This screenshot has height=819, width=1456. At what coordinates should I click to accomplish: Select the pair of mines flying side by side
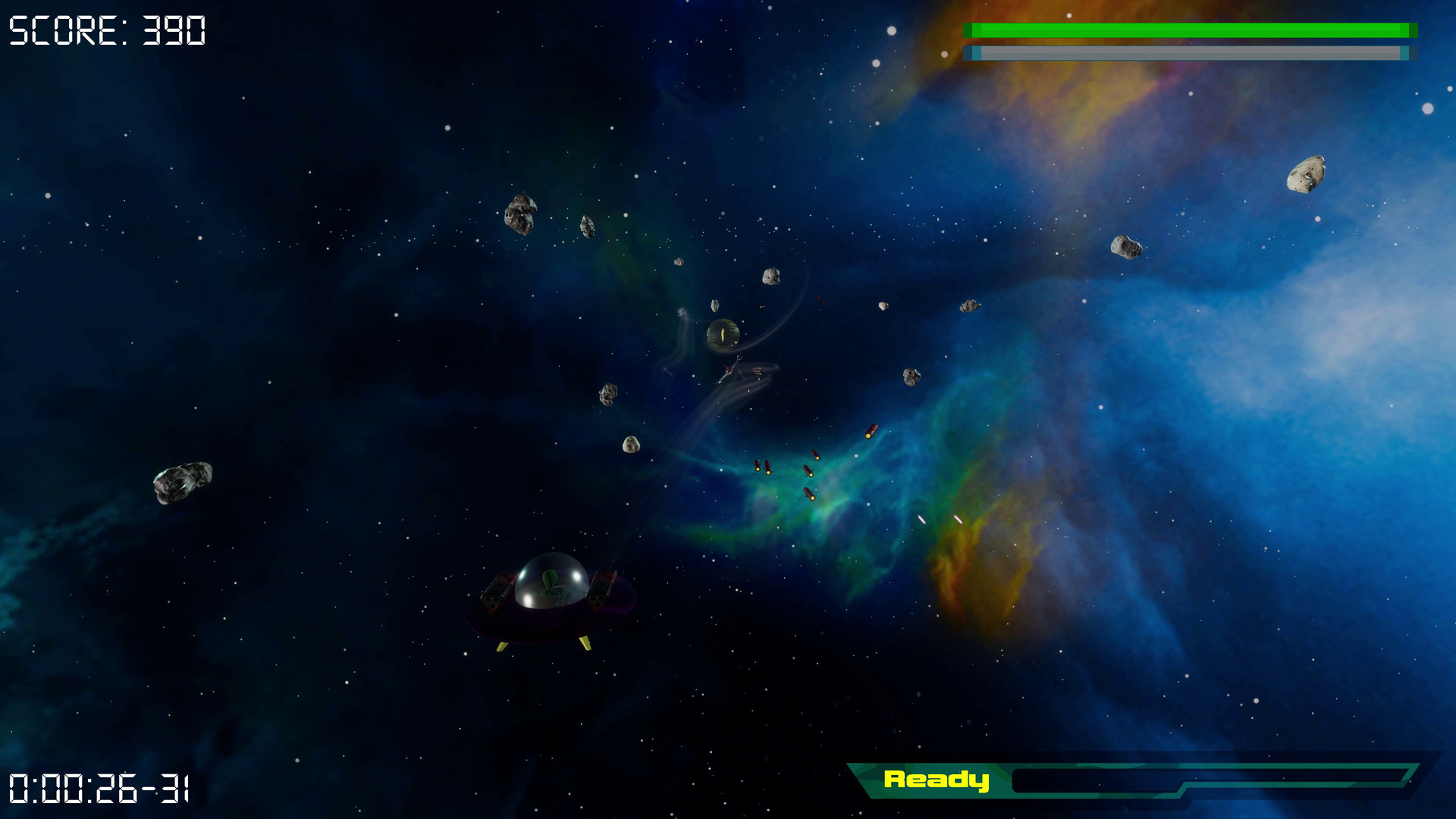tap(763, 468)
